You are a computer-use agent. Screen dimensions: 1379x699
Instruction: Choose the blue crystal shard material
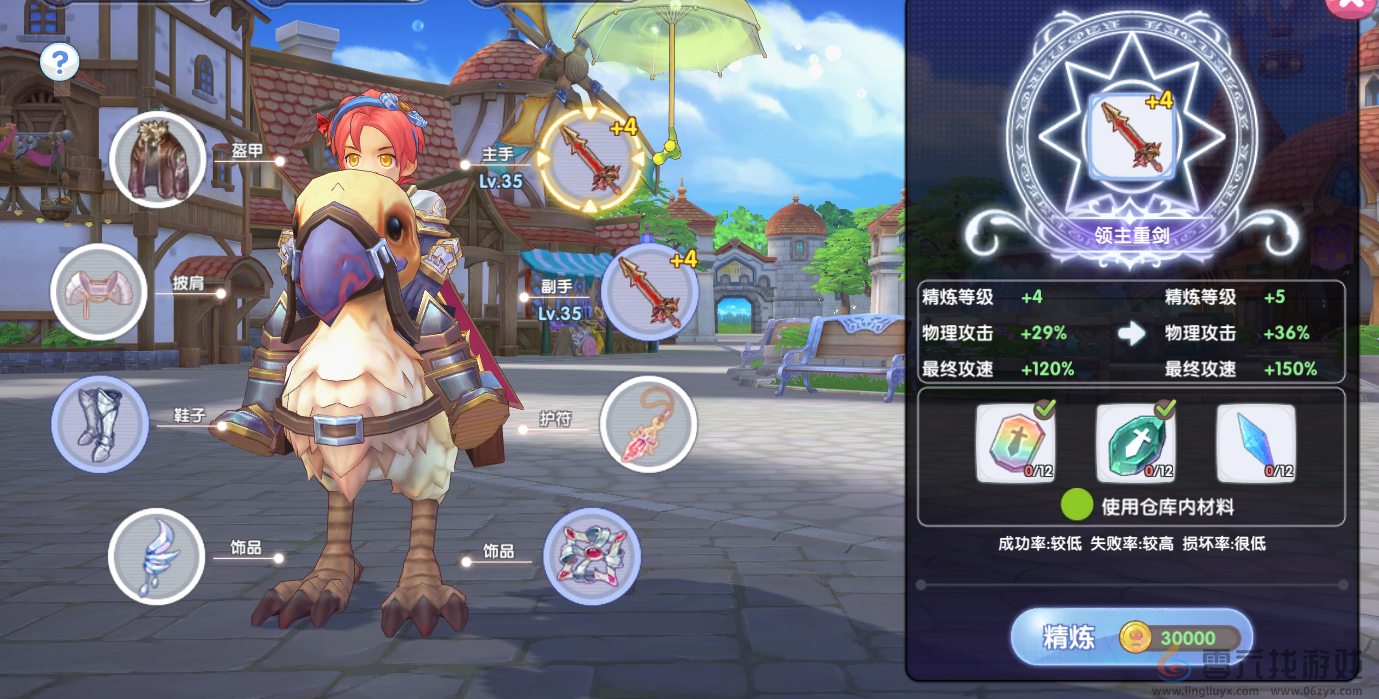[x=1256, y=444]
